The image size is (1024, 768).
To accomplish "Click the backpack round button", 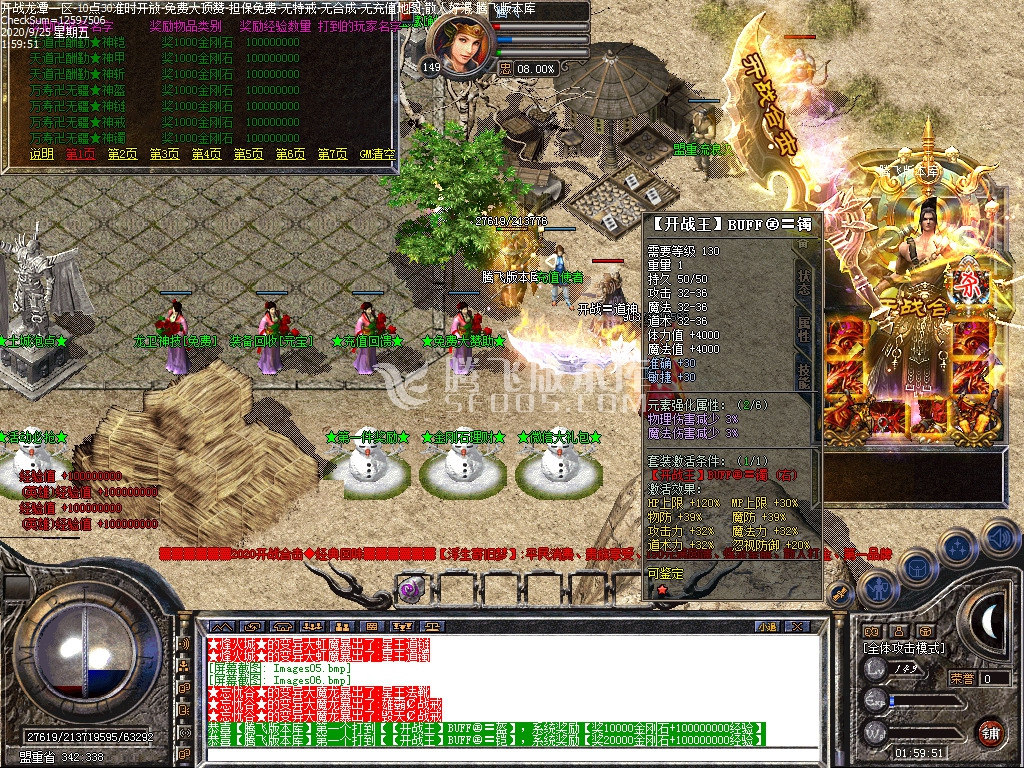I will [x=920, y=568].
